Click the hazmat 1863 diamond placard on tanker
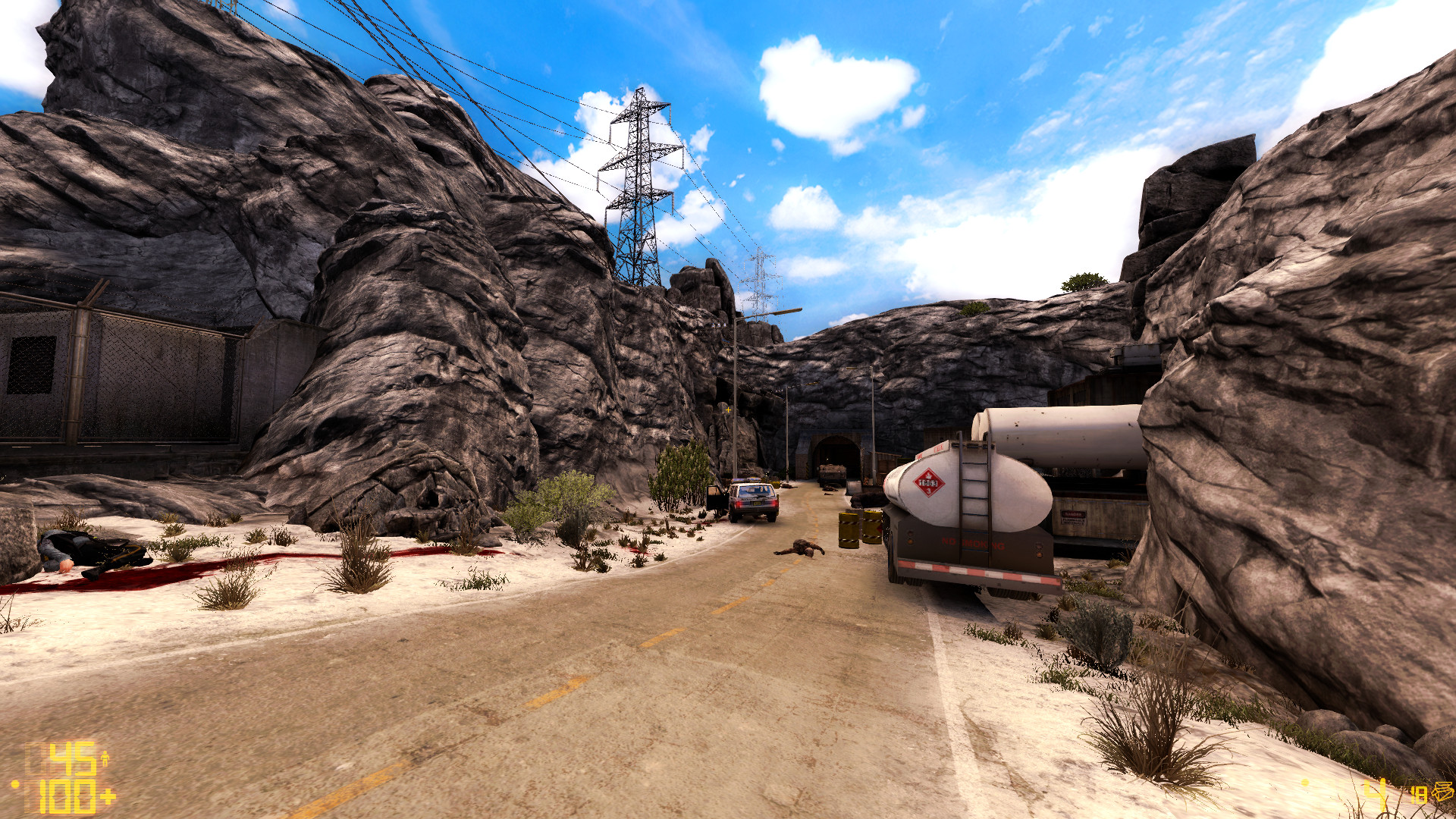 (928, 482)
